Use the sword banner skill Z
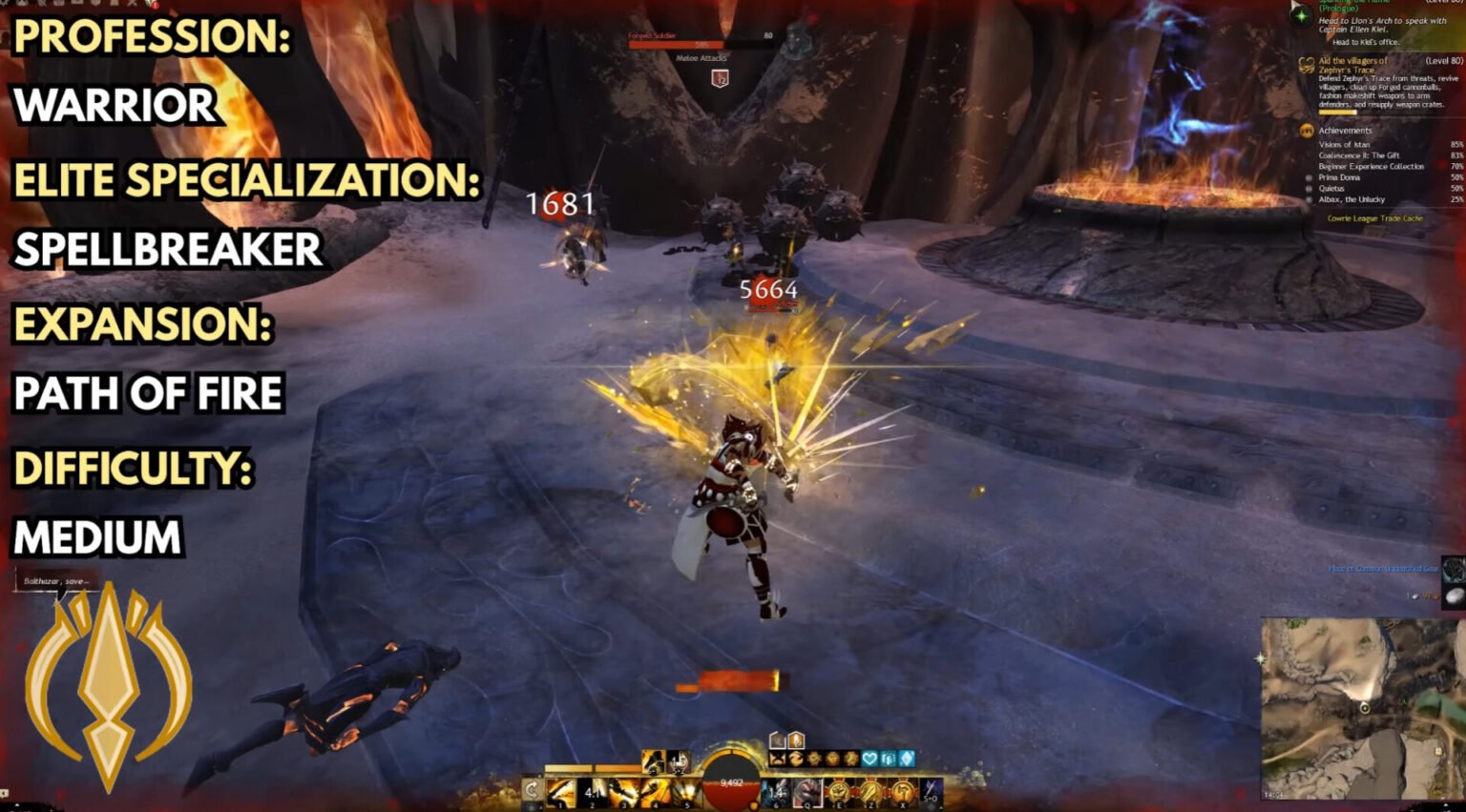The image size is (1466, 812). click(870, 792)
